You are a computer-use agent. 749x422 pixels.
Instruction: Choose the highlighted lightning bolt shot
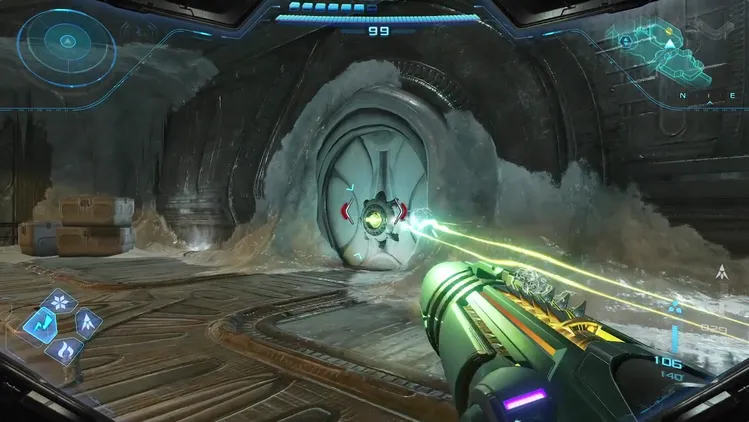click(40, 323)
